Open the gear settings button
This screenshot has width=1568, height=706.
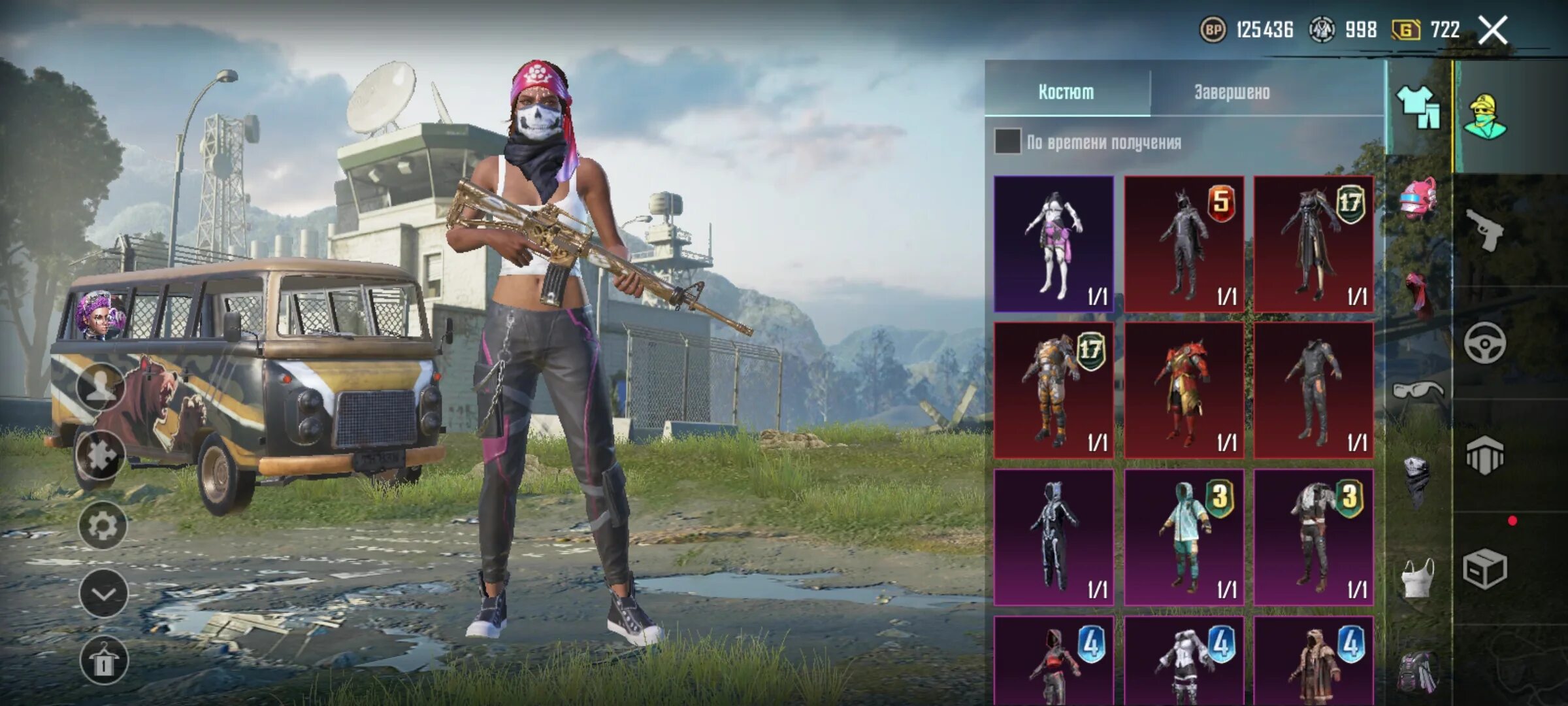click(x=103, y=526)
